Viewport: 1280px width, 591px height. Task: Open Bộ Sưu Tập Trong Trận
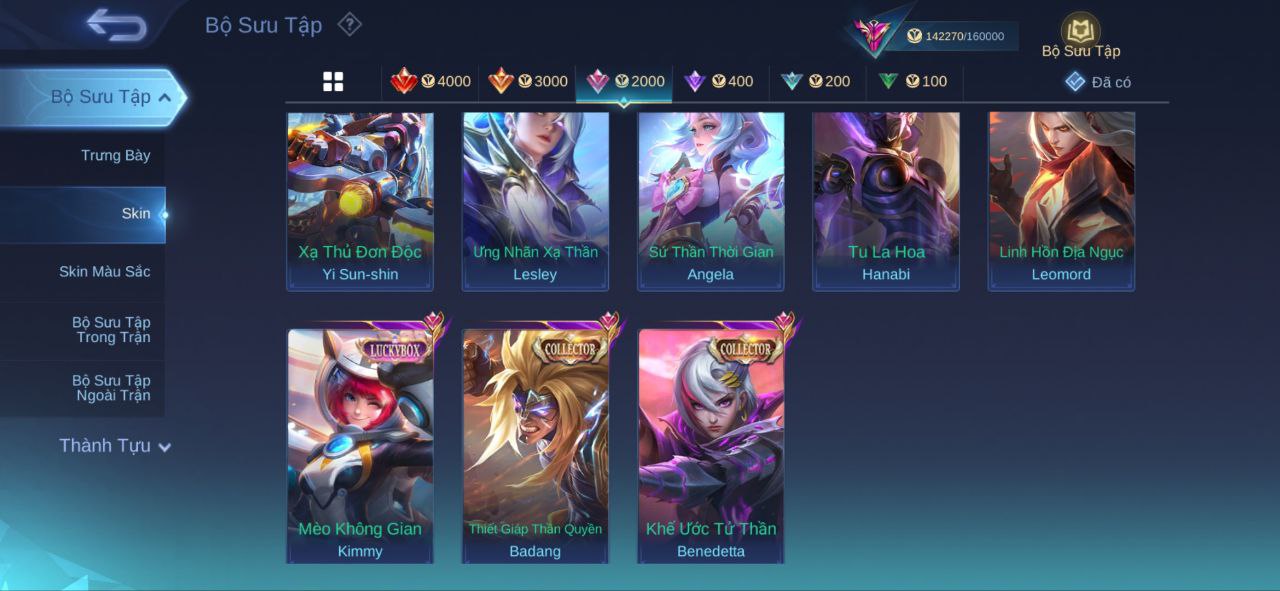110,329
